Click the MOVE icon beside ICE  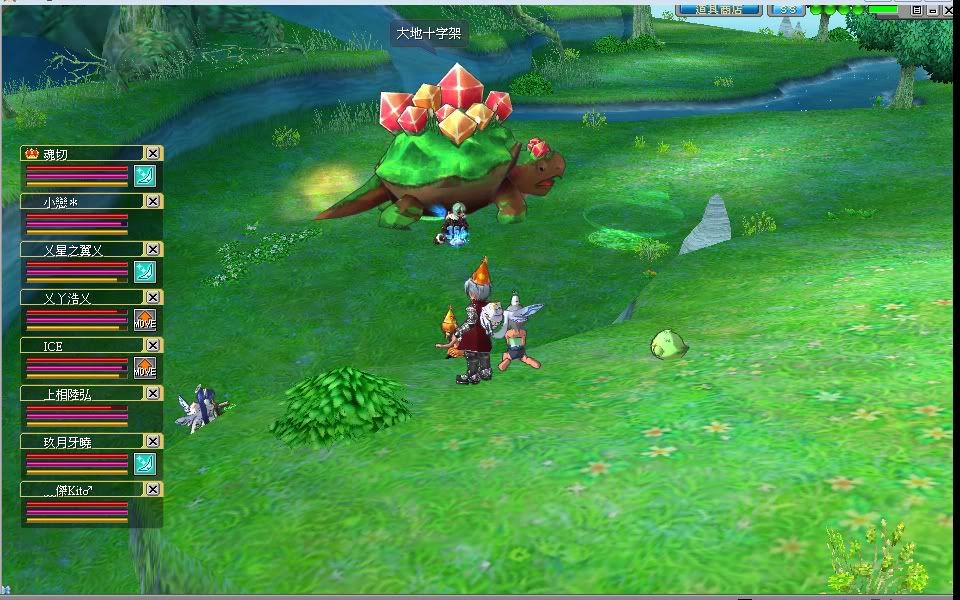[145, 368]
